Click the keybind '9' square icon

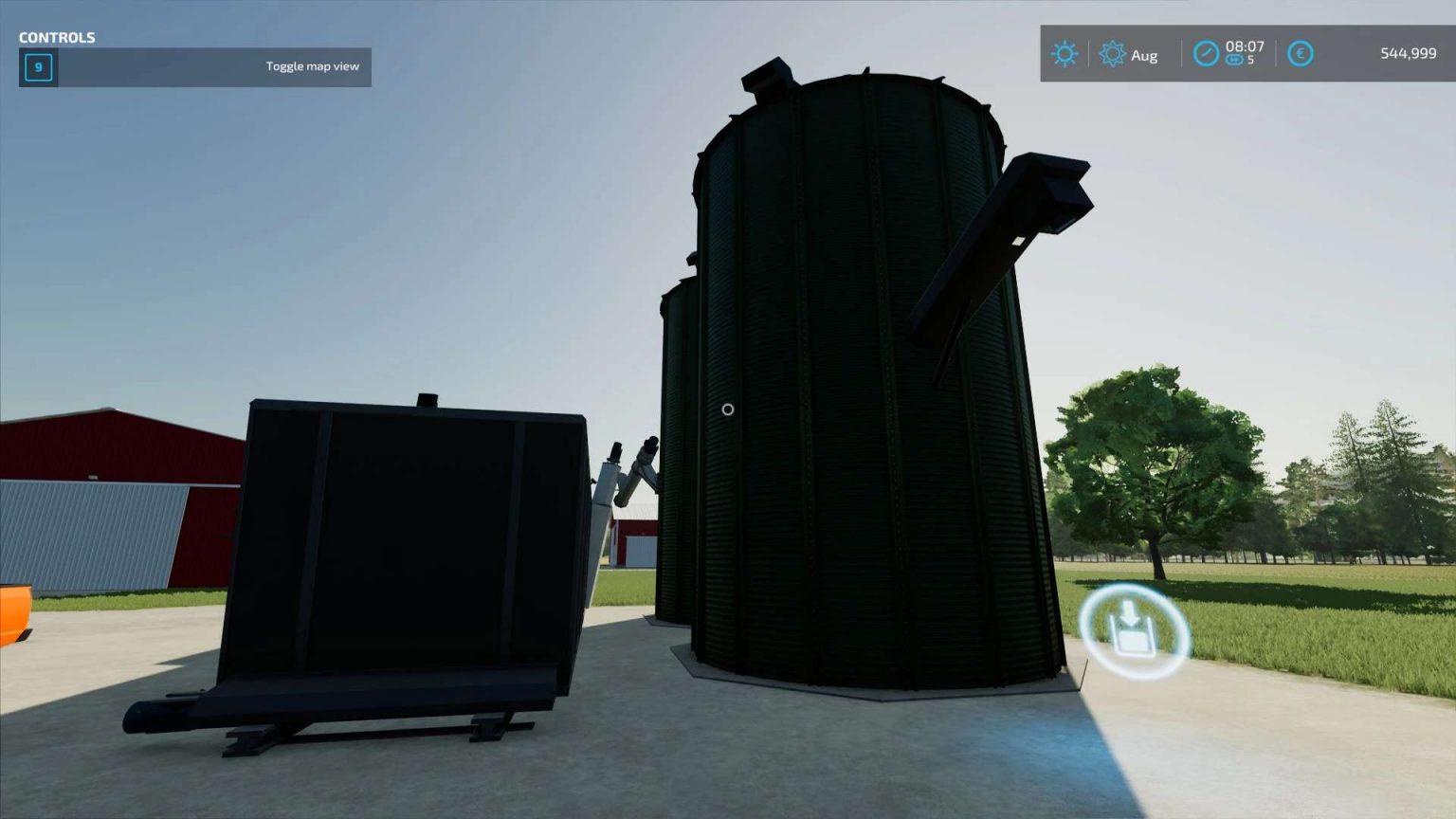click(38, 67)
